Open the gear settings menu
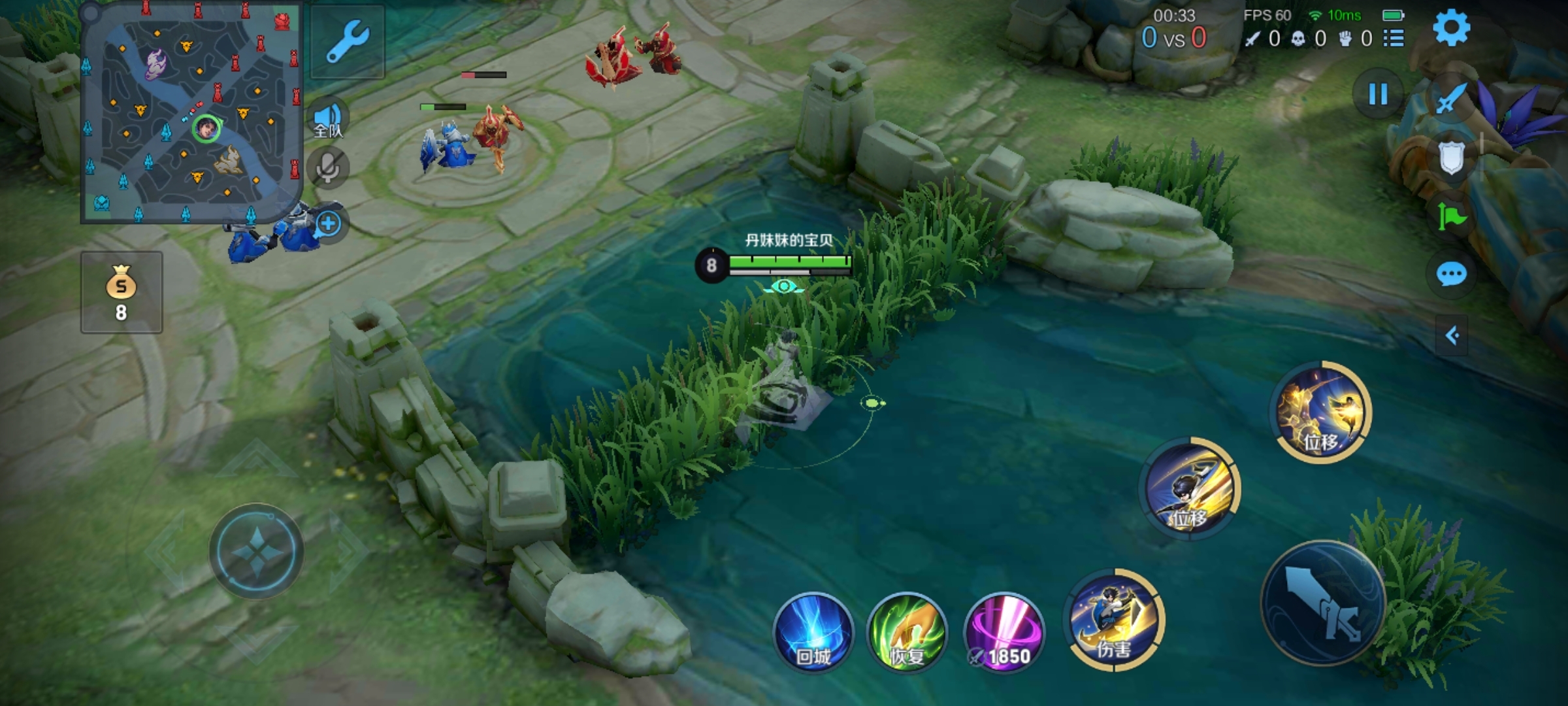The height and width of the screenshot is (706, 1568). [x=1451, y=29]
